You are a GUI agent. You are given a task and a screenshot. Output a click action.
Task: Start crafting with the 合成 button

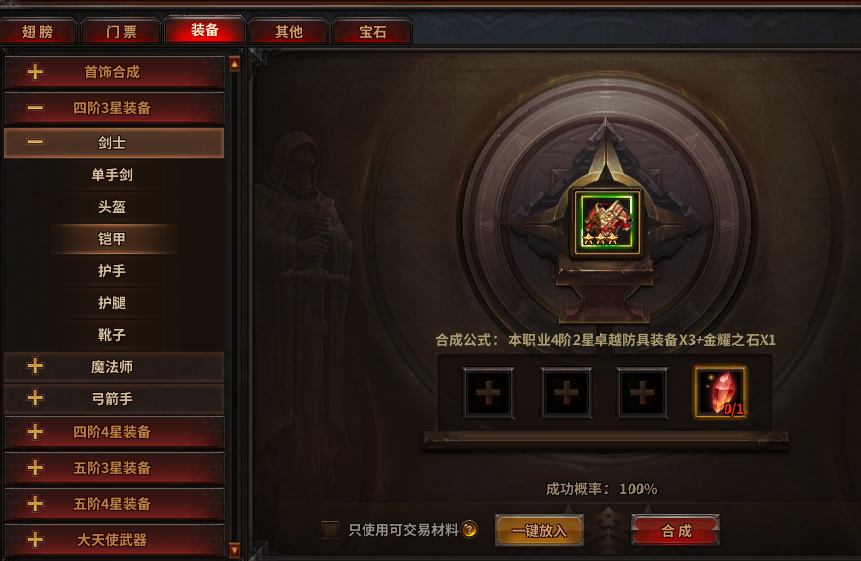676,531
